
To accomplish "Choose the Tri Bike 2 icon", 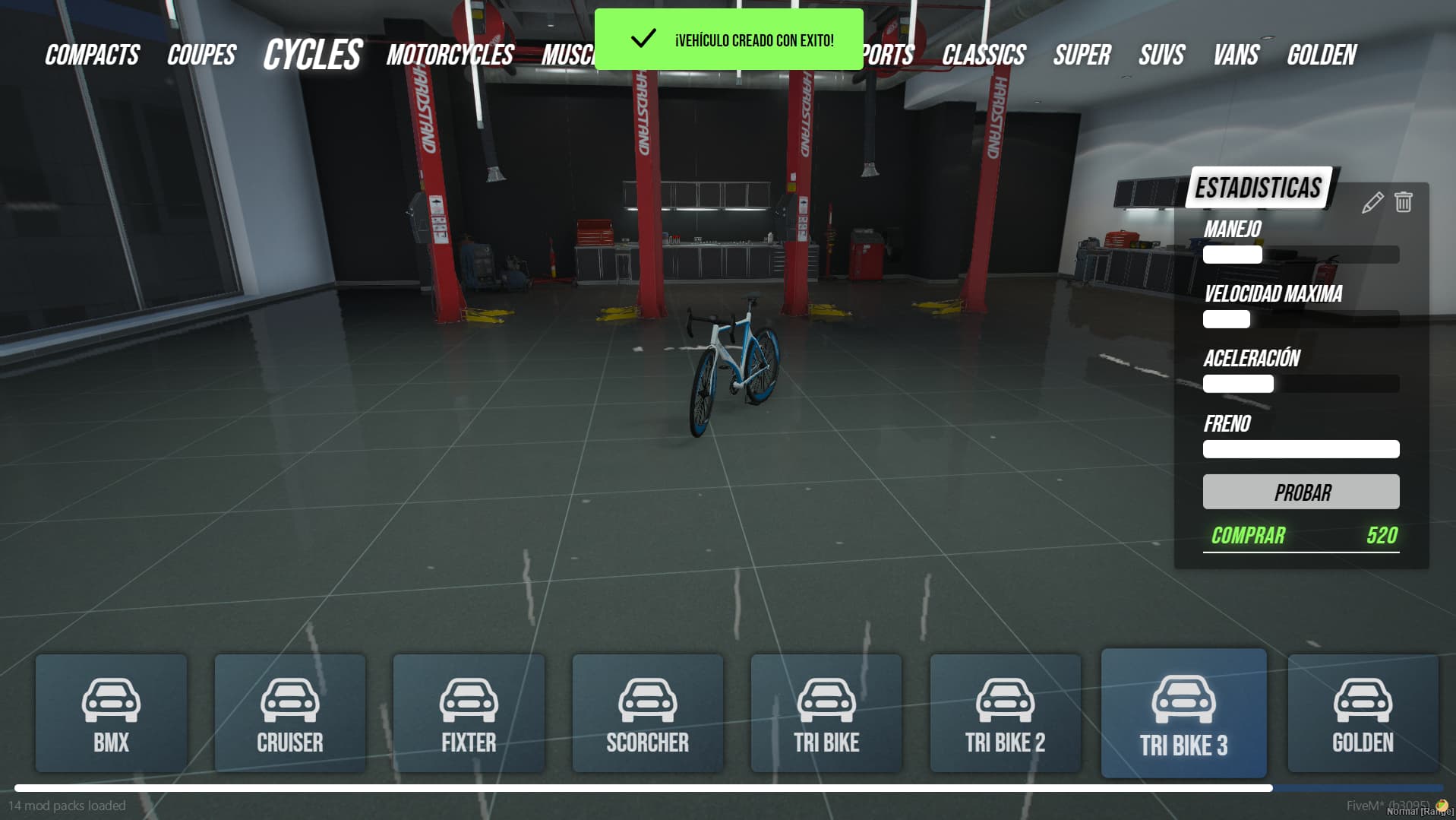I will (x=1005, y=700).
